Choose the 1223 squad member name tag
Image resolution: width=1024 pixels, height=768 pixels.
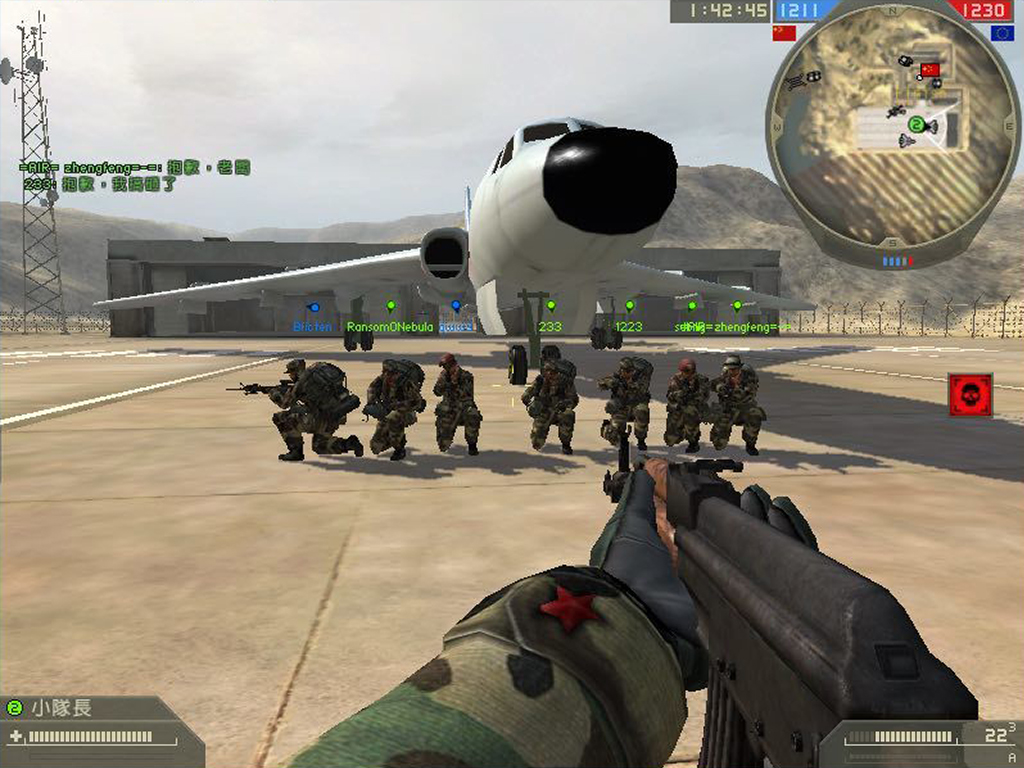tap(628, 327)
